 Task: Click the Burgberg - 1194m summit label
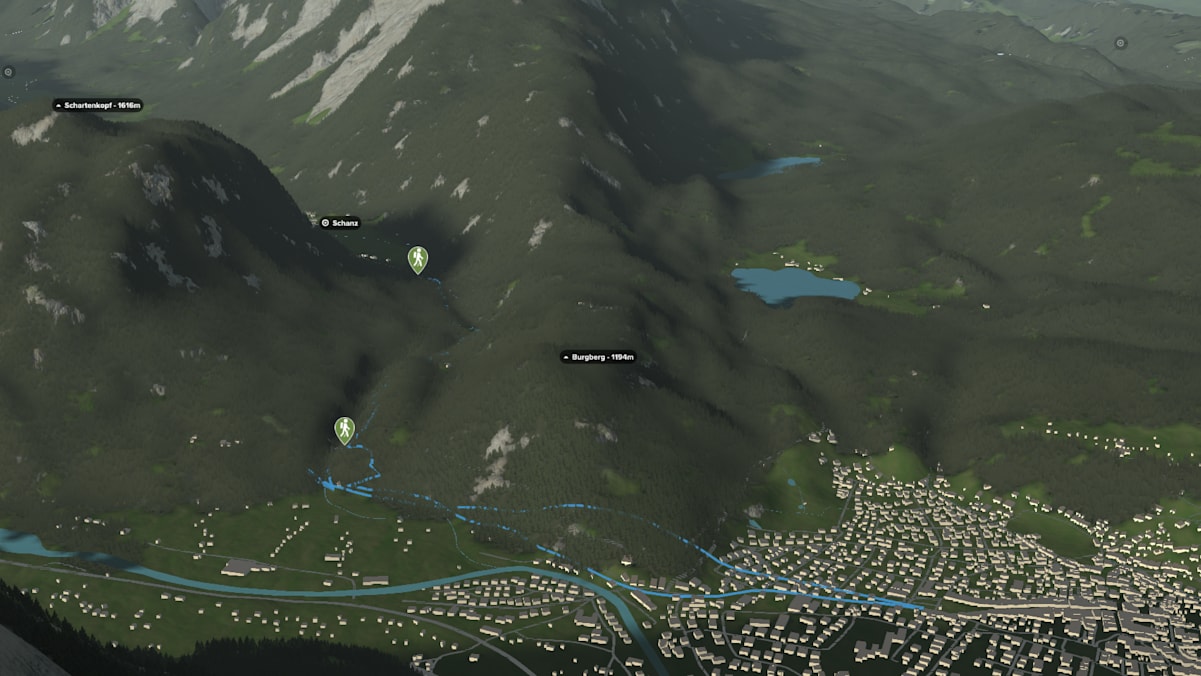click(598, 357)
